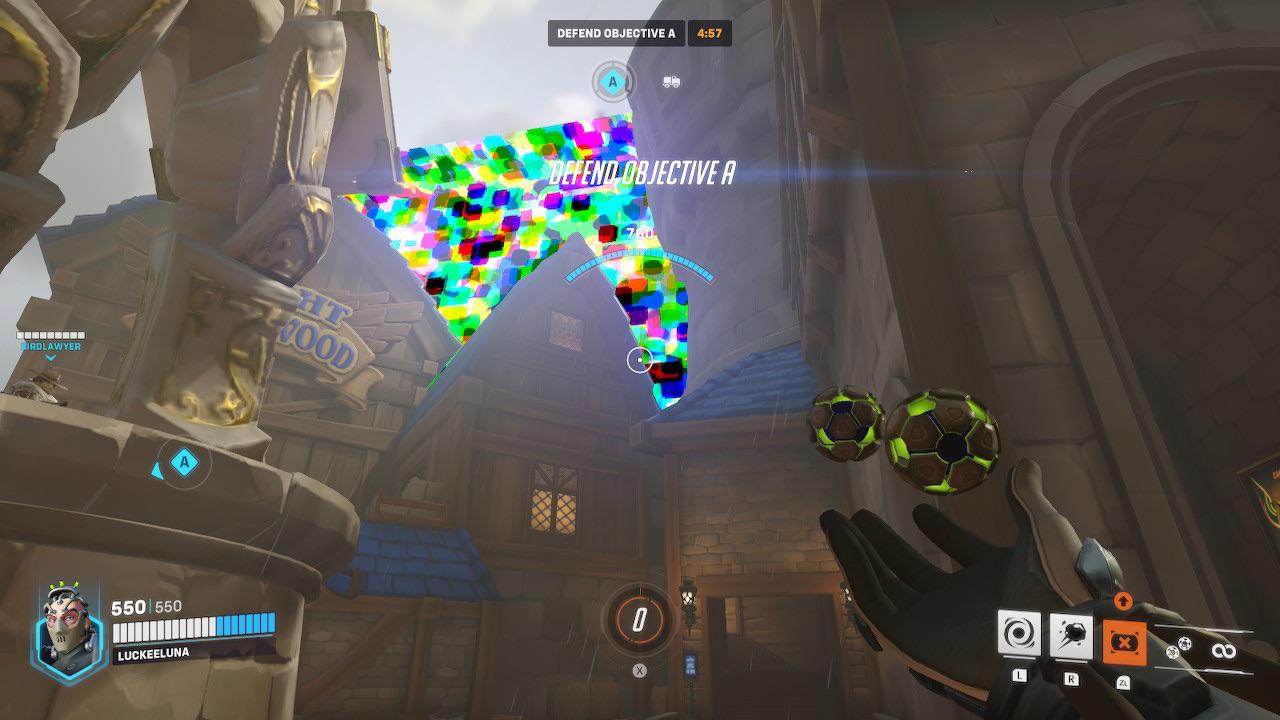The height and width of the screenshot is (720, 1280).
Task: Click the ultimate charge meter showing 0
Action: 638,617
